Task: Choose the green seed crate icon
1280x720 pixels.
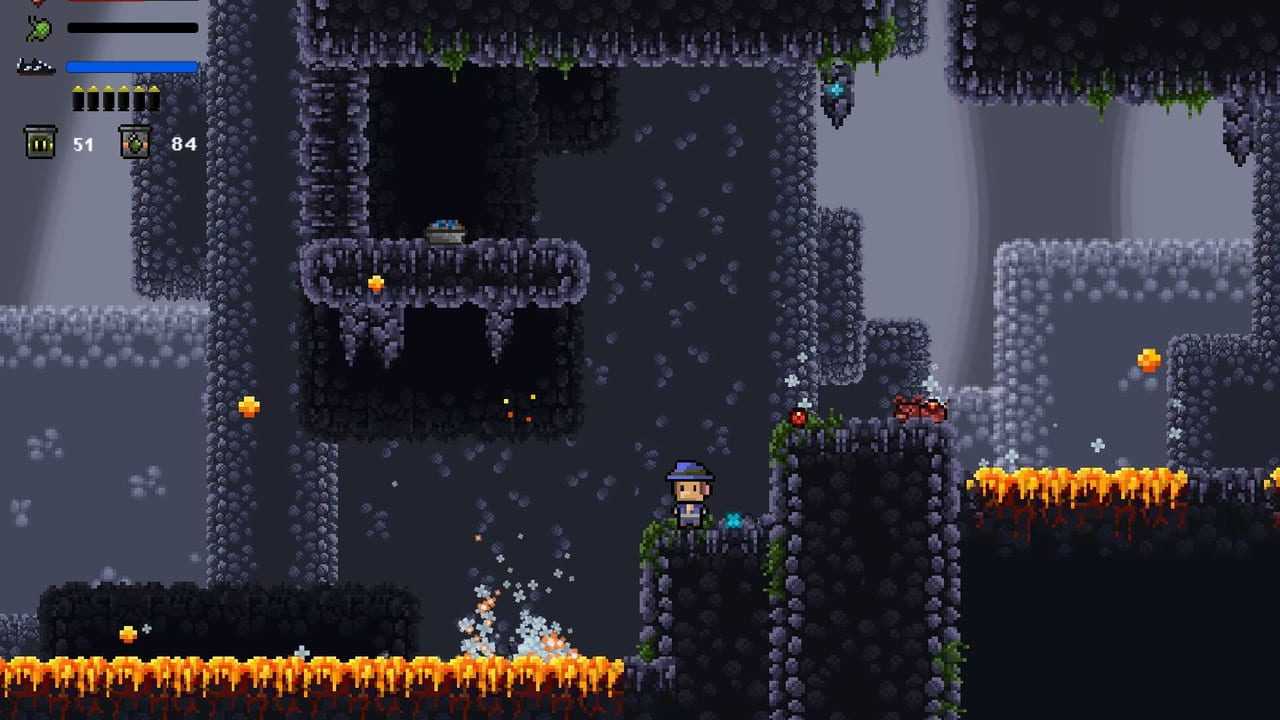Action: (135, 142)
